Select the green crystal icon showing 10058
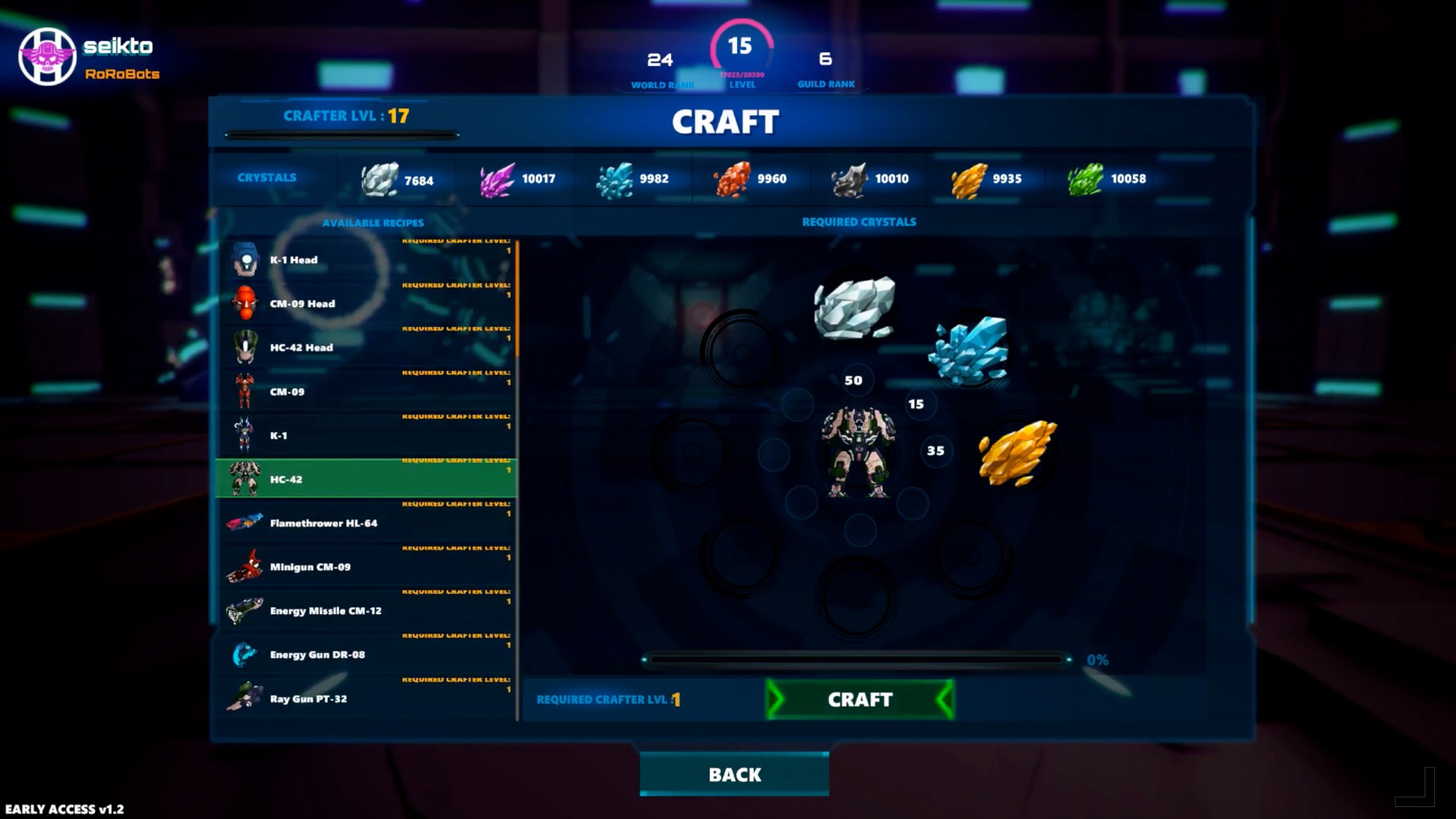Screen dimensions: 1456x819 point(1084,180)
